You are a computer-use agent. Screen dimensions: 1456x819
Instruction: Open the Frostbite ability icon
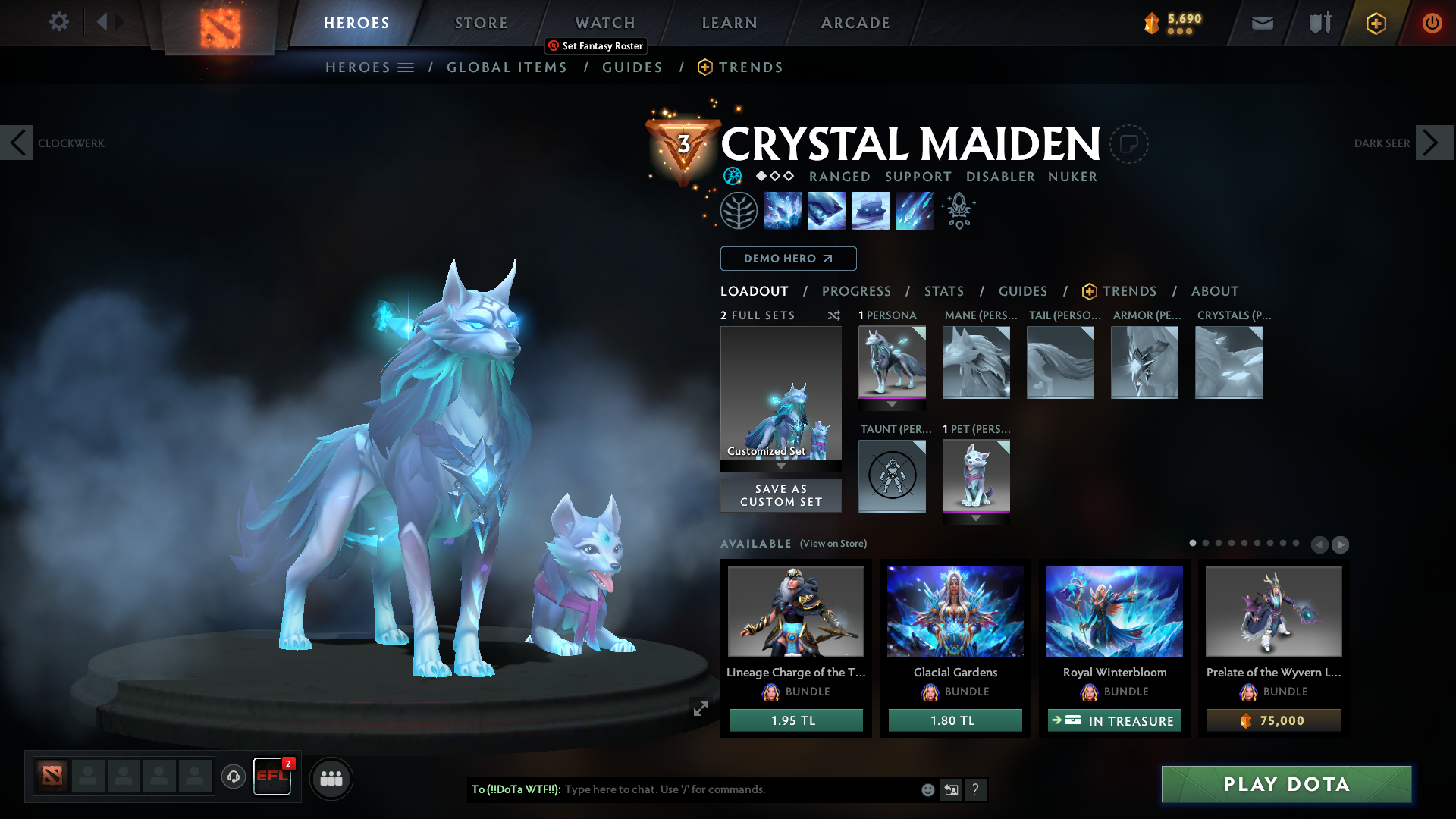pyautogui.click(x=827, y=210)
